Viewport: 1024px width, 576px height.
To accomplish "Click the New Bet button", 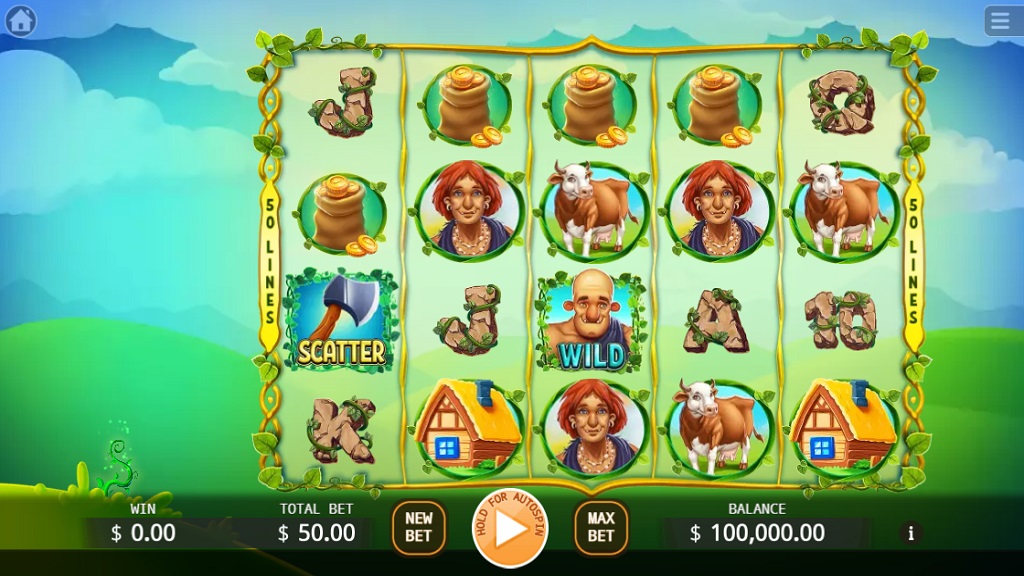I will (419, 528).
